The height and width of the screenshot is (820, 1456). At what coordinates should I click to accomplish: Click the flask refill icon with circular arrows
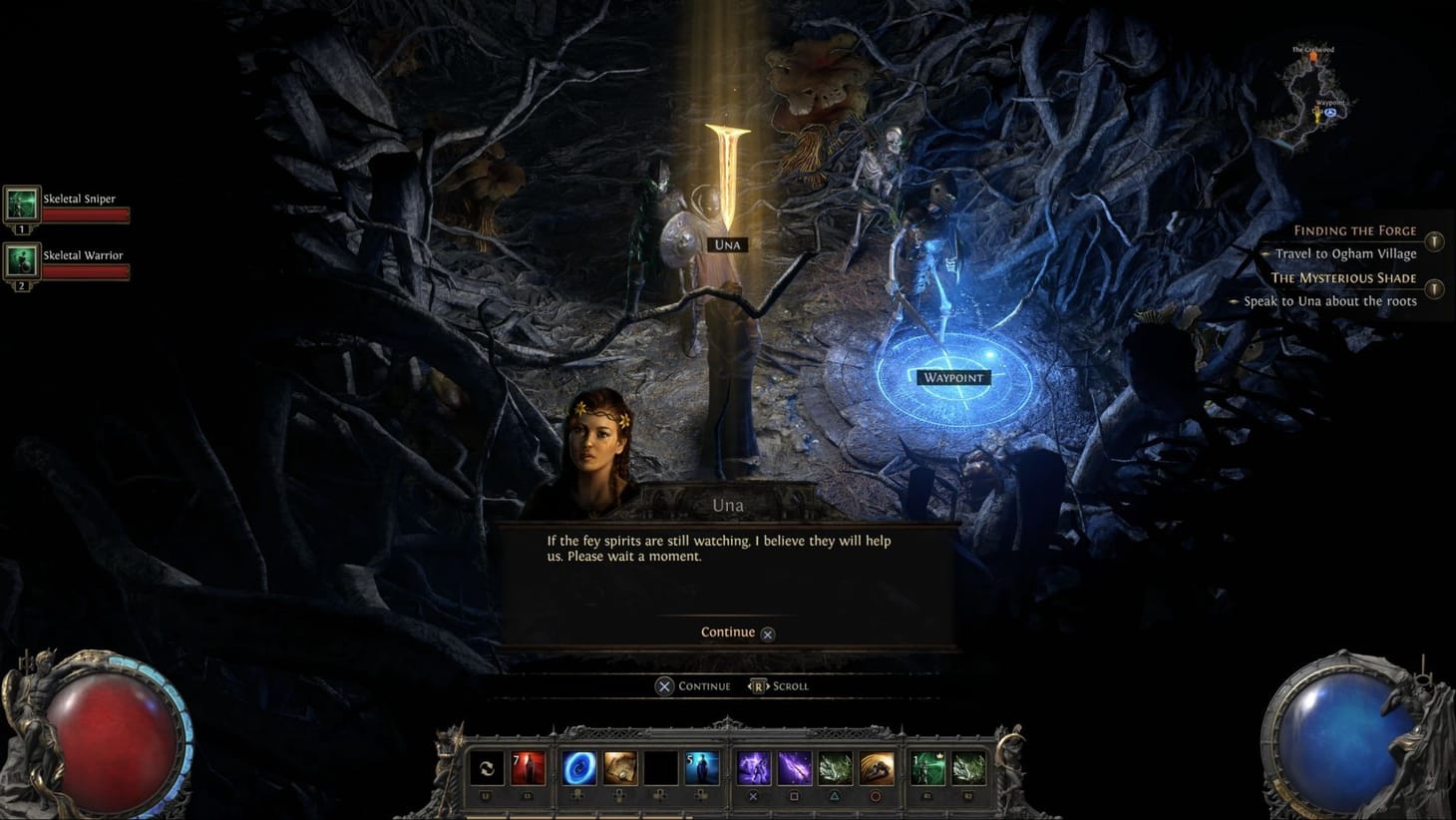486,768
